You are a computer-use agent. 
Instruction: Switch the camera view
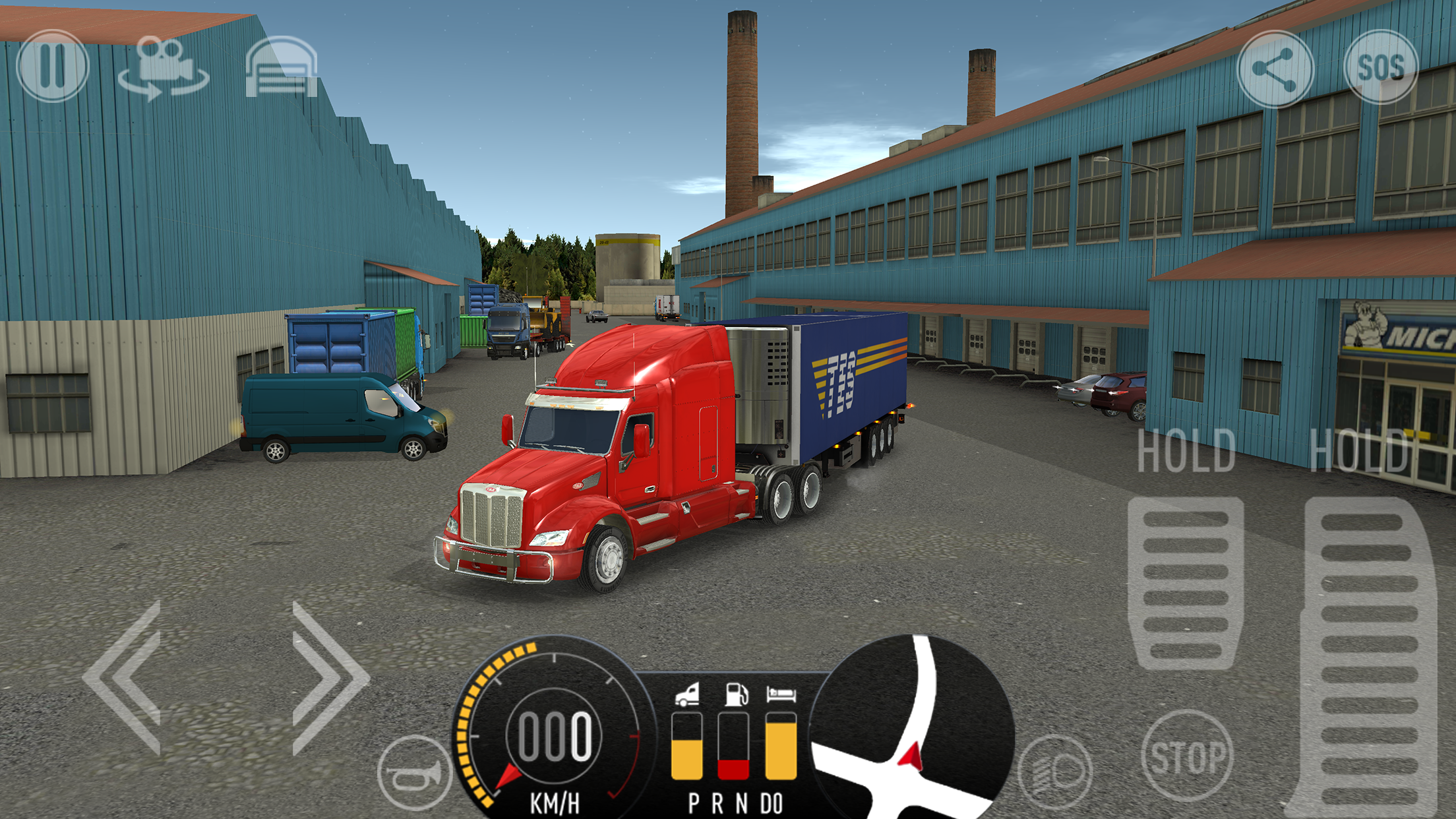[x=164, y=68]
